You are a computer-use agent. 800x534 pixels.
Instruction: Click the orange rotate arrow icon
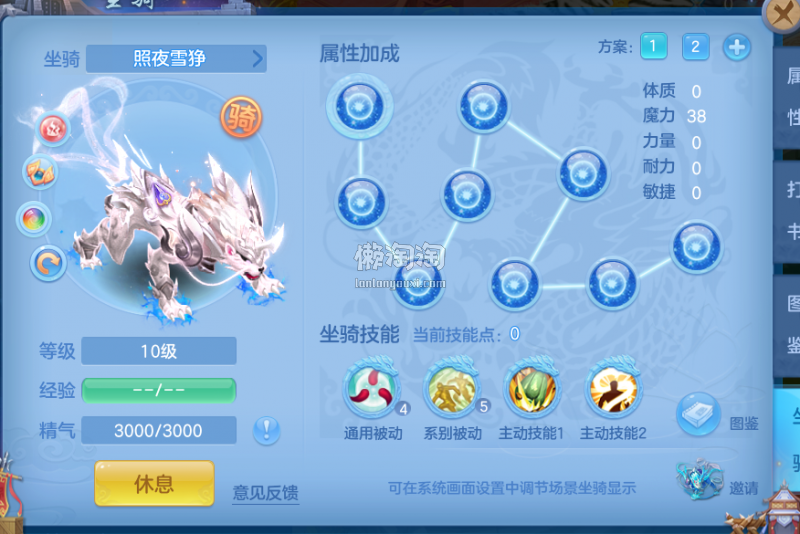pos(47,264)
